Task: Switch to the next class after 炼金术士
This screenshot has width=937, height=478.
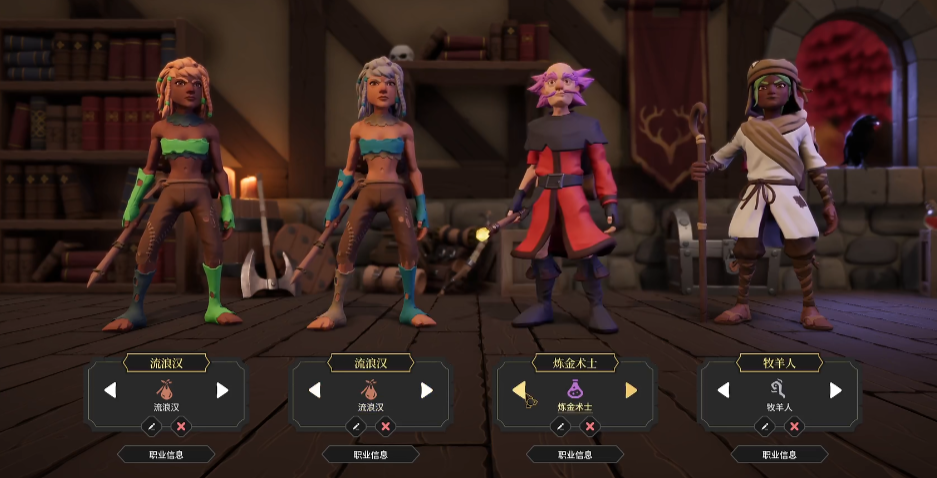Action: [631, 390]
